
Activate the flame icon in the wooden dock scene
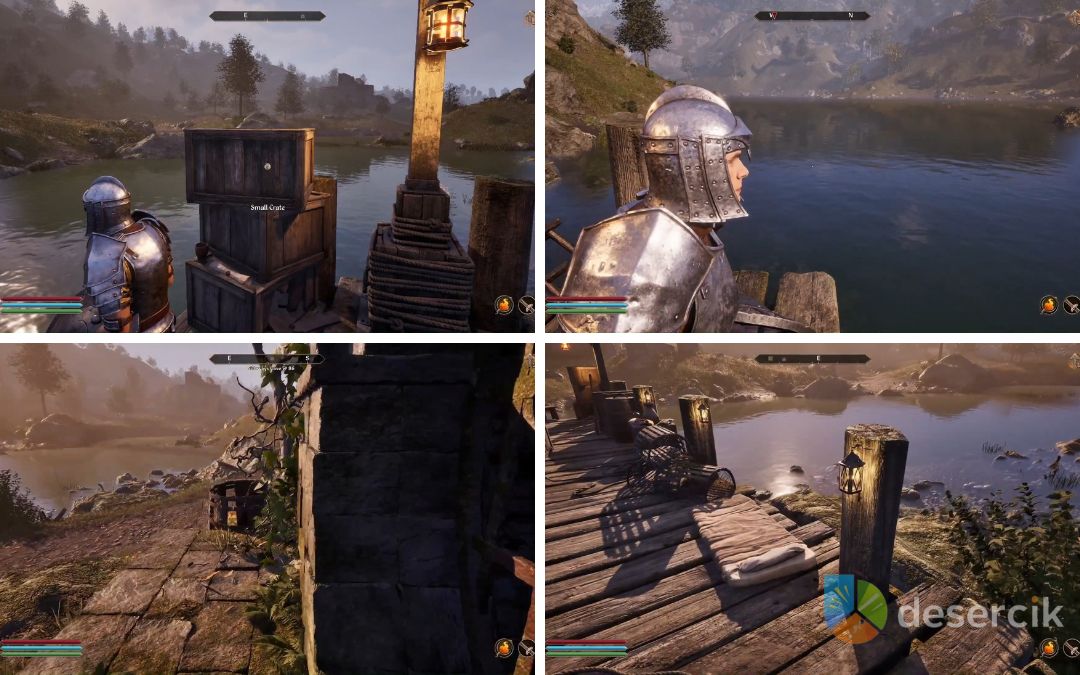pyautogui.click(x=1049, y=647)
